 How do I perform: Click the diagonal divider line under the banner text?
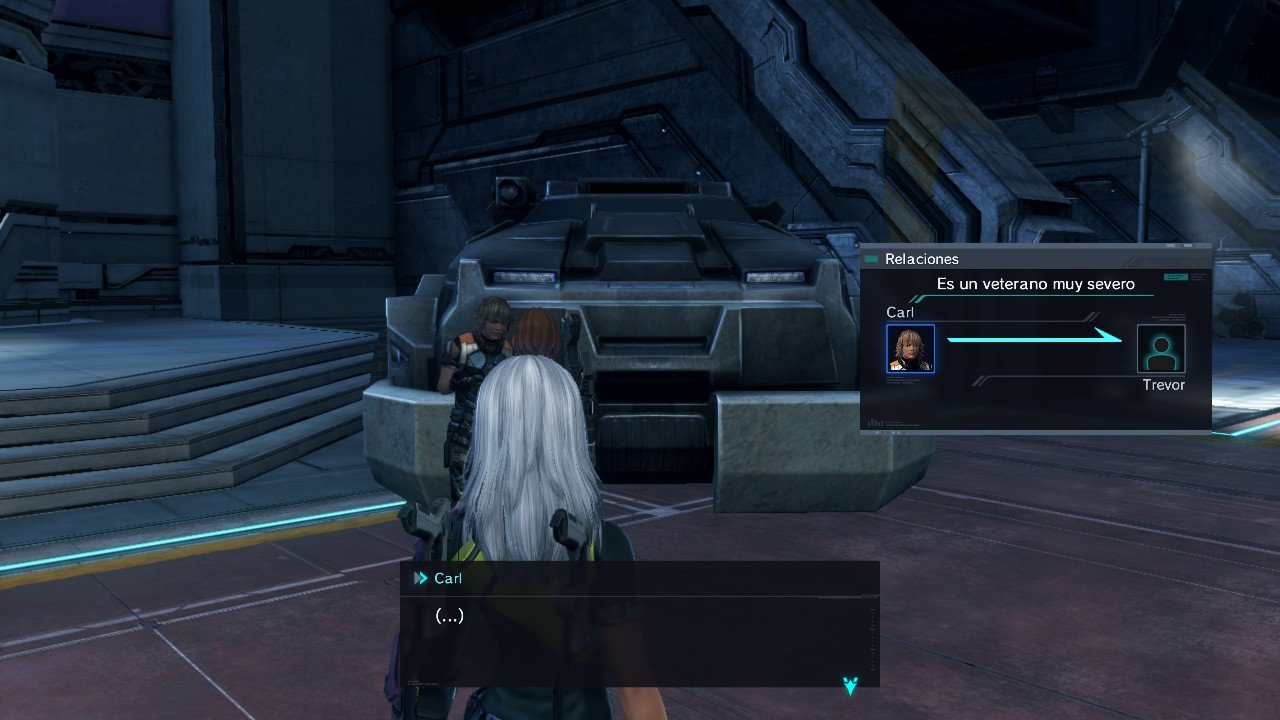tap(919, 297)
